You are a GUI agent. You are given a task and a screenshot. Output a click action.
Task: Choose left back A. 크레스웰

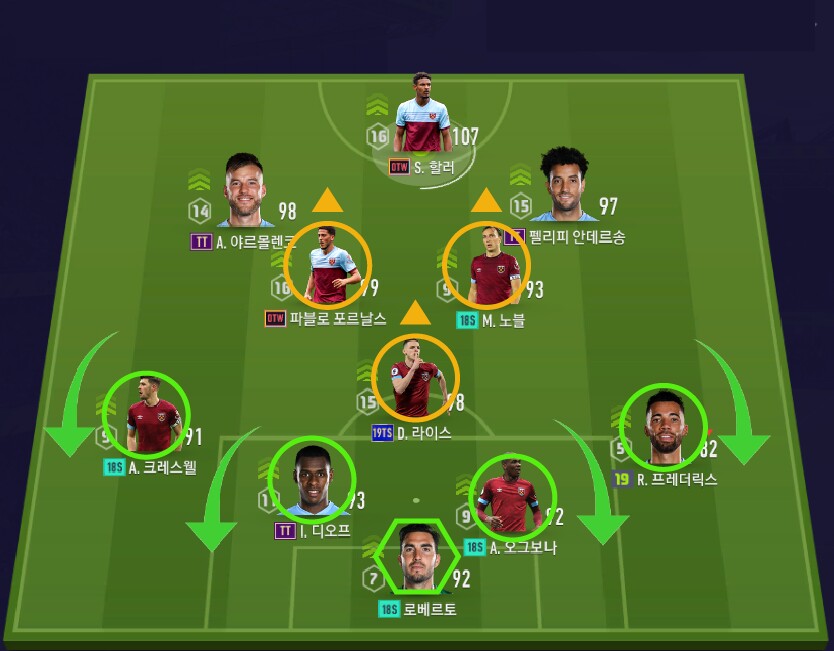point(147,413)
